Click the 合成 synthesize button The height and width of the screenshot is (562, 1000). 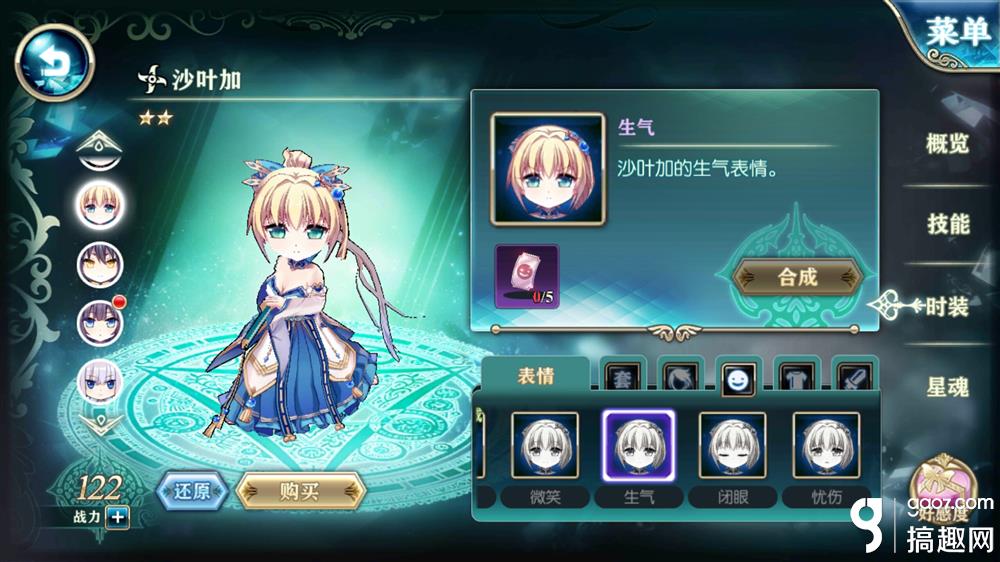[x=797, y=278]
